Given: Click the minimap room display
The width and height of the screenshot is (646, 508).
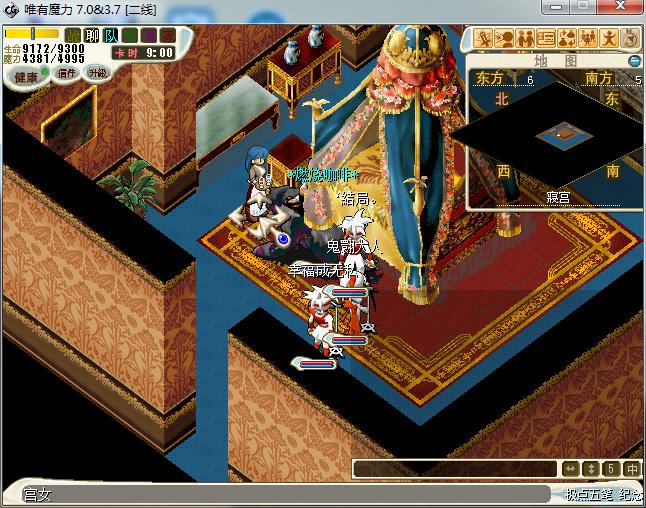Looking at the screenshot, I should pyautogui.click(x=558, y=133).
